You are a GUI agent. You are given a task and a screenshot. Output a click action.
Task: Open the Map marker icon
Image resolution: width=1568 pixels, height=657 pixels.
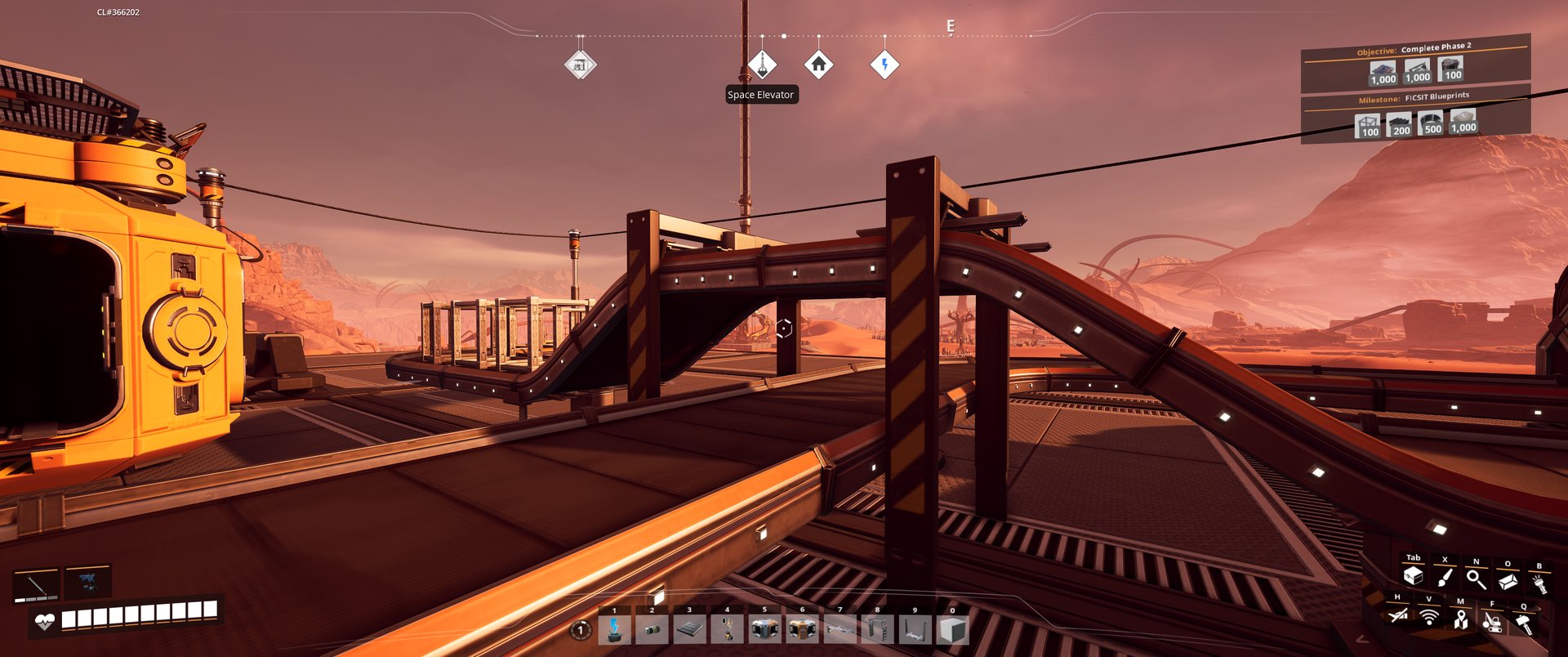[1462, 619]
